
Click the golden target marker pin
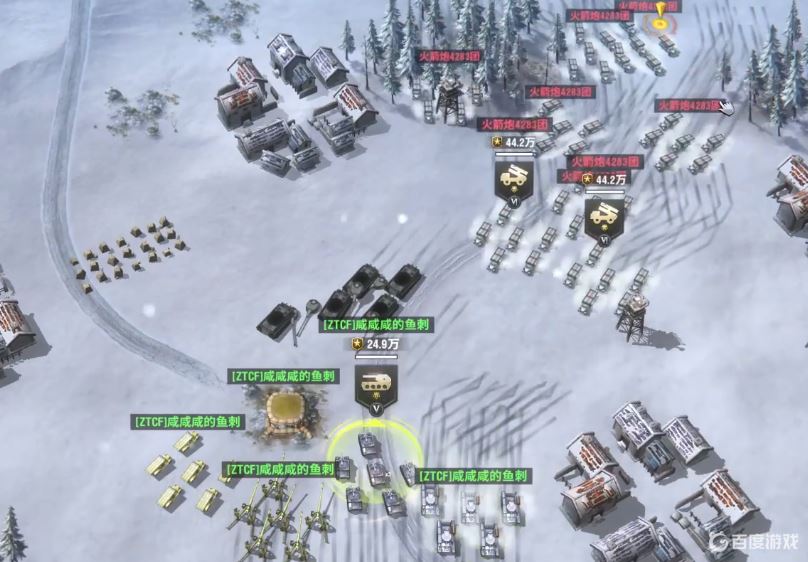click(661, 14)
